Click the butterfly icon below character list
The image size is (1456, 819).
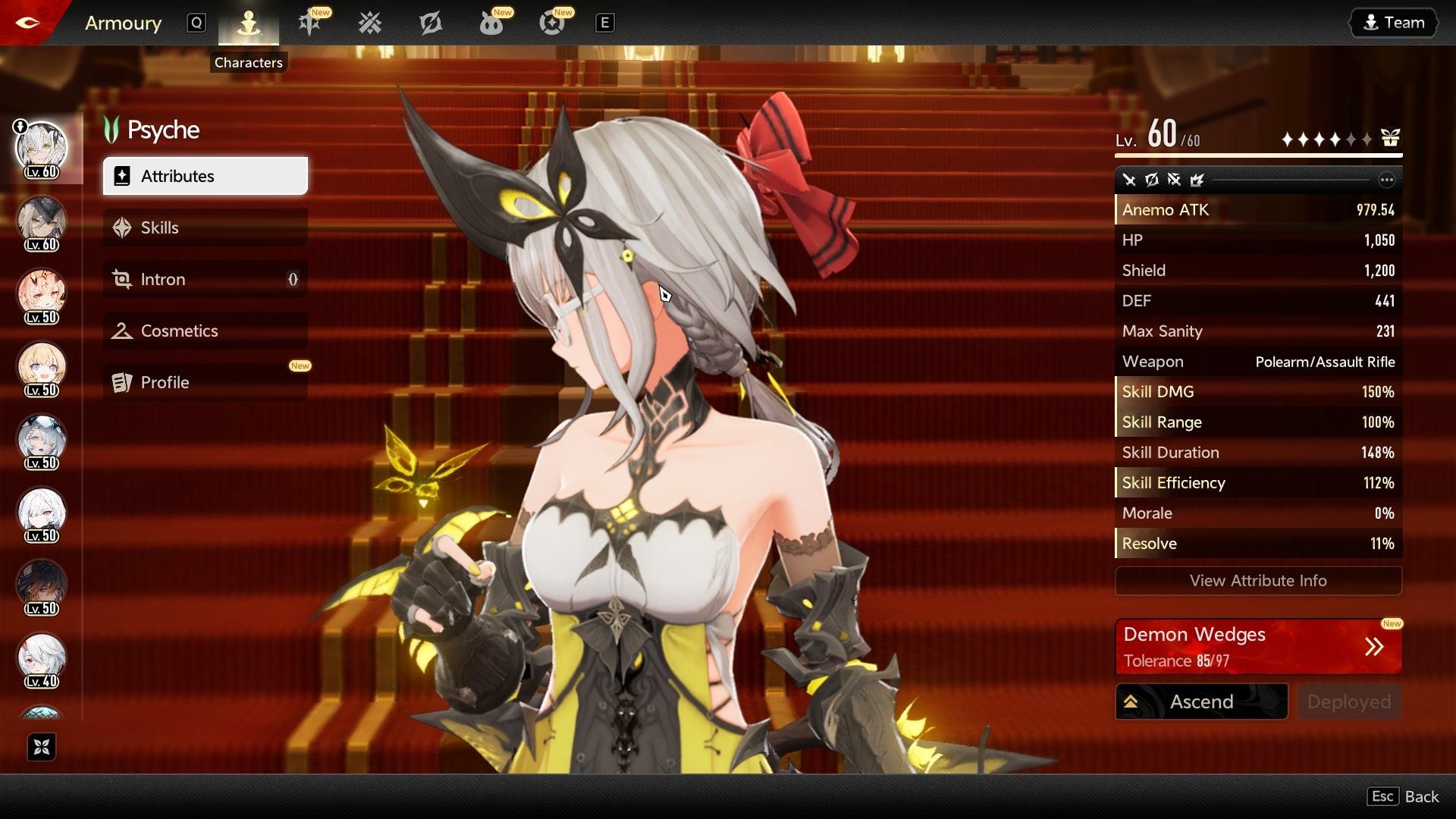click(42, 747)
